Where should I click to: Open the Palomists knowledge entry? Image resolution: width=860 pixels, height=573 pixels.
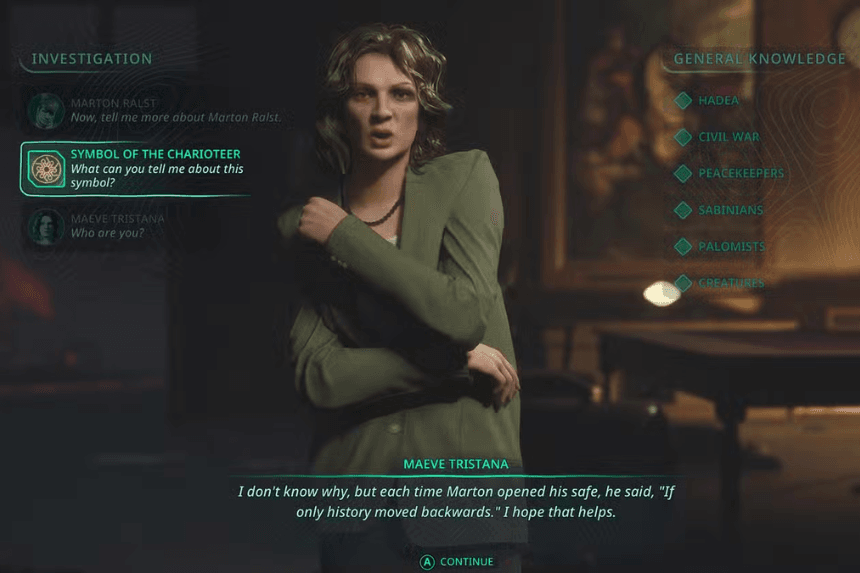(x=731, y=246)
